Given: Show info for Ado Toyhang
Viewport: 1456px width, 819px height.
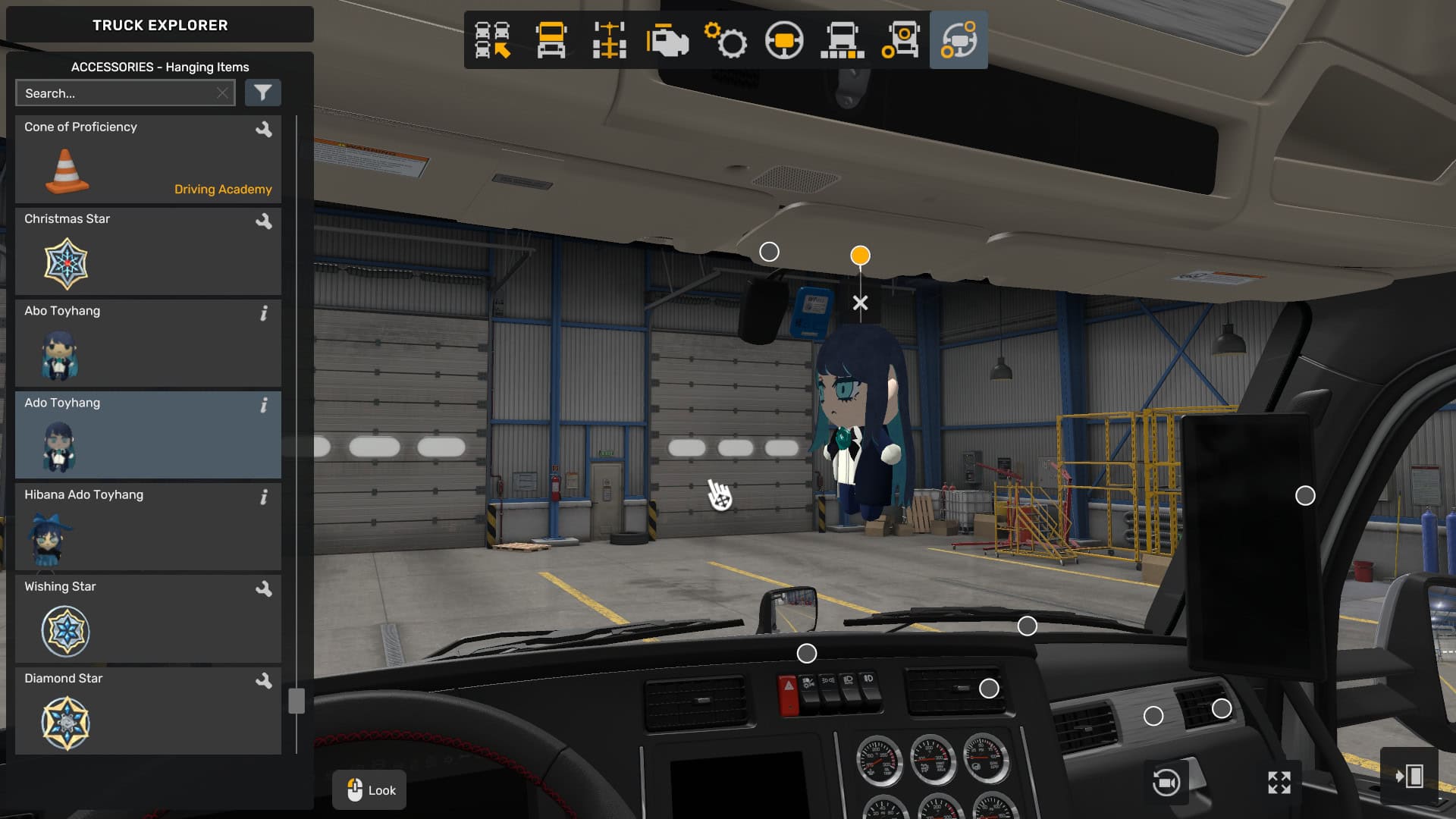Looking at the screenshot, I should 264,406.
